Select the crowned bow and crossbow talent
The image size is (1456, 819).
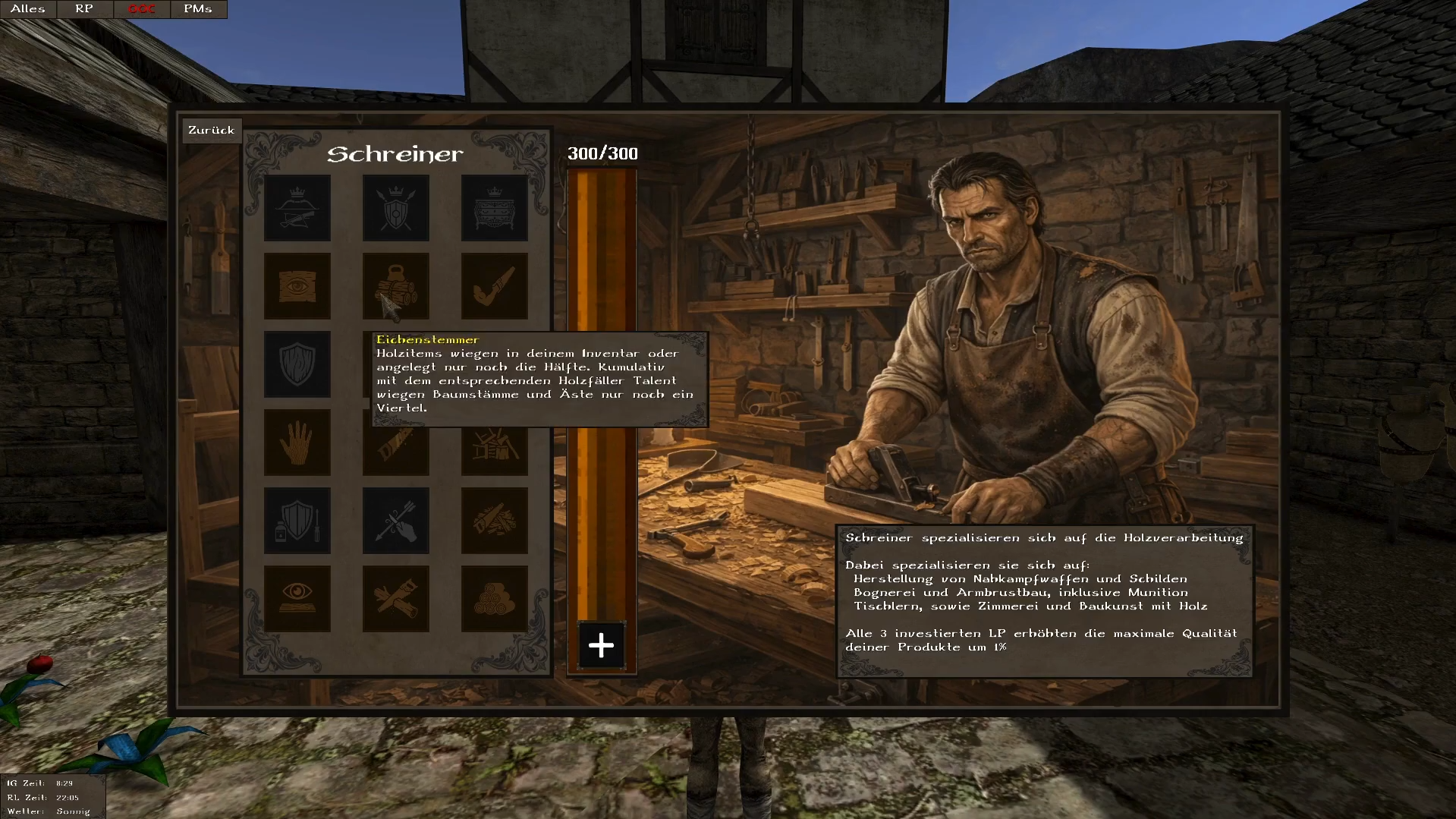click(x=297, y=208)
